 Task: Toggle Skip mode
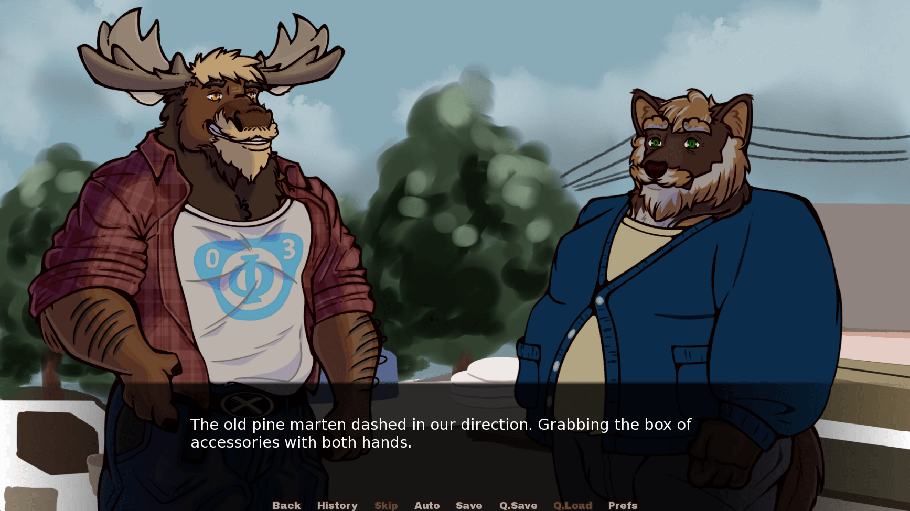386,505
